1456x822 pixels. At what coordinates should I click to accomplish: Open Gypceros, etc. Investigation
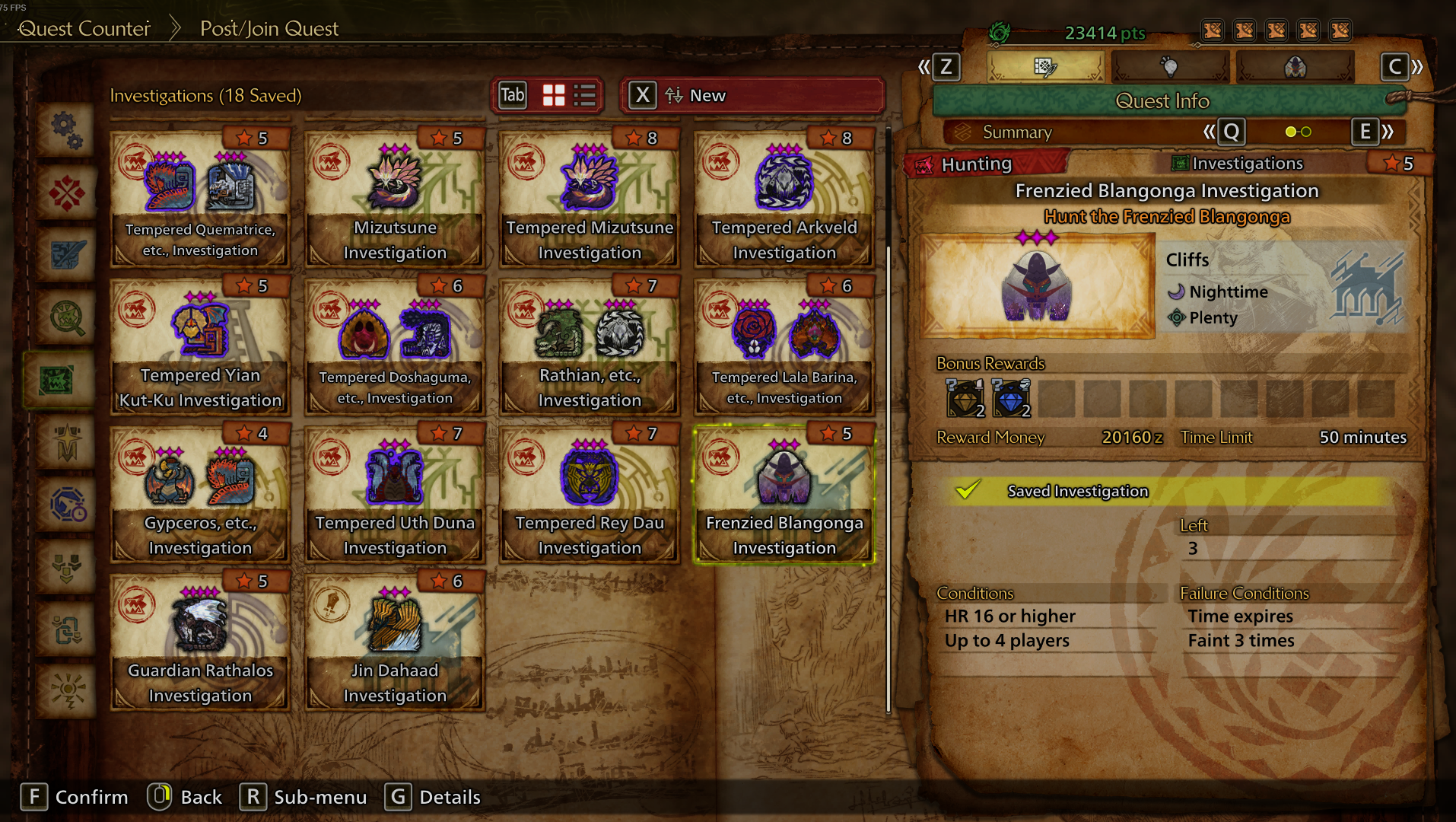tap(200, 495)
